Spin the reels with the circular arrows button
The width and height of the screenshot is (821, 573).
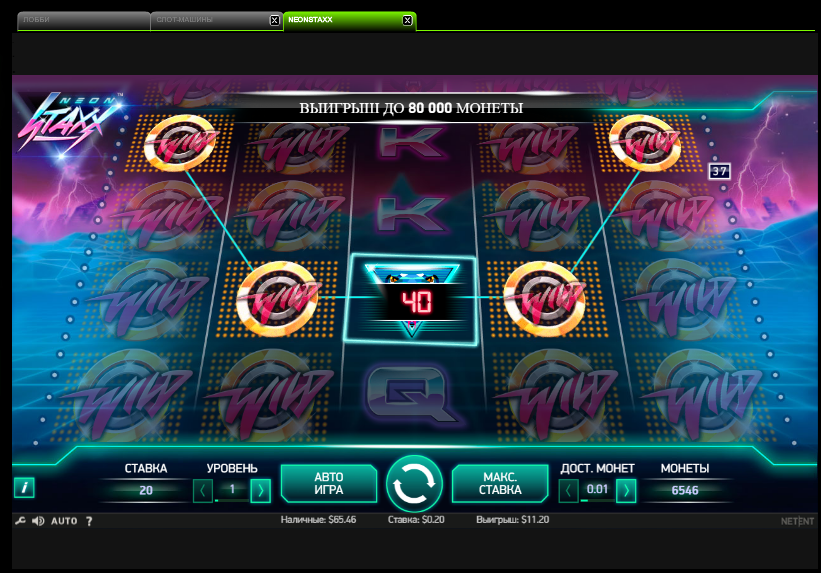[x=414, y=483]
